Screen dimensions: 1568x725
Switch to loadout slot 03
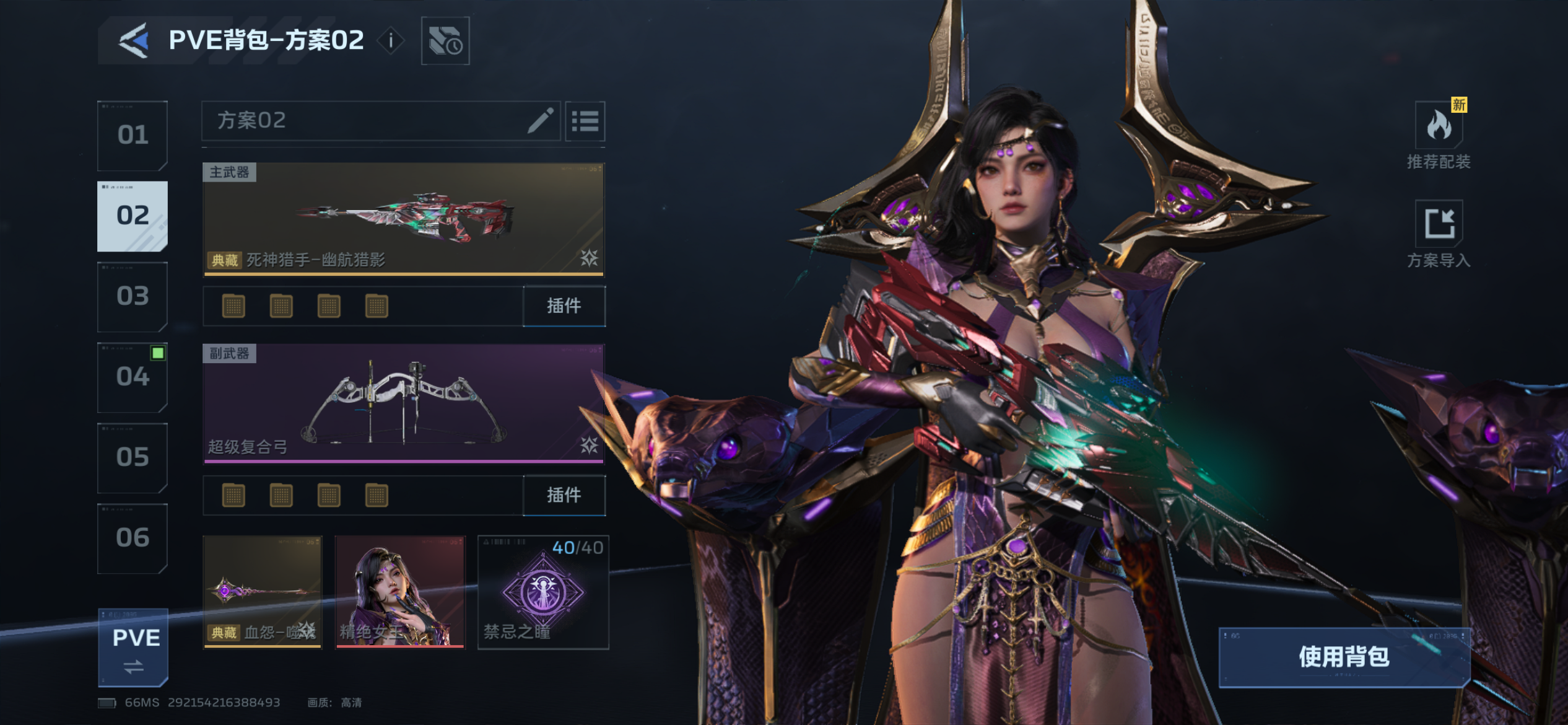click(x=133, y=297)
